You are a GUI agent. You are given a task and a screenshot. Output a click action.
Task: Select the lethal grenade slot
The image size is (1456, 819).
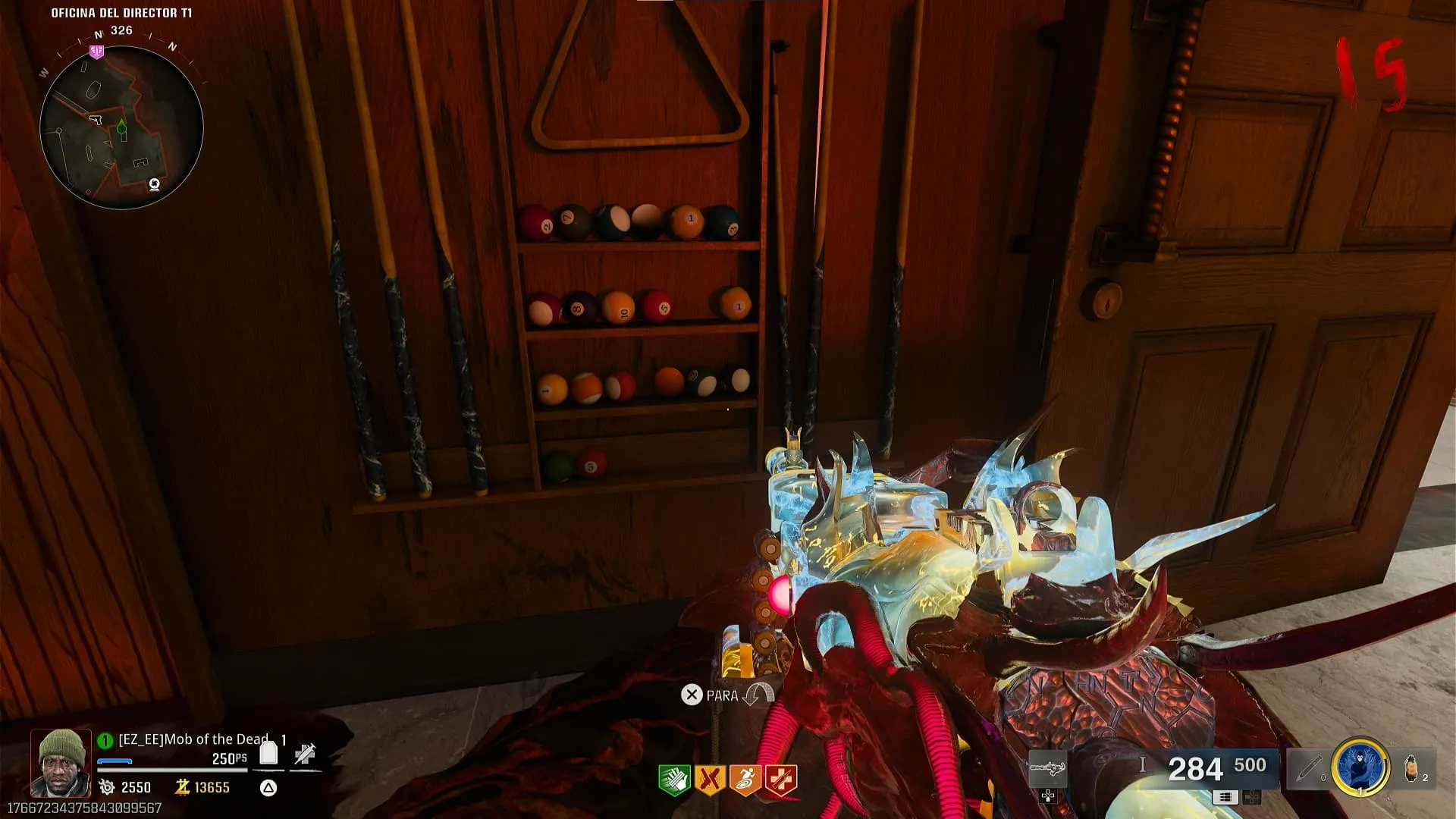coord(1412,767)
